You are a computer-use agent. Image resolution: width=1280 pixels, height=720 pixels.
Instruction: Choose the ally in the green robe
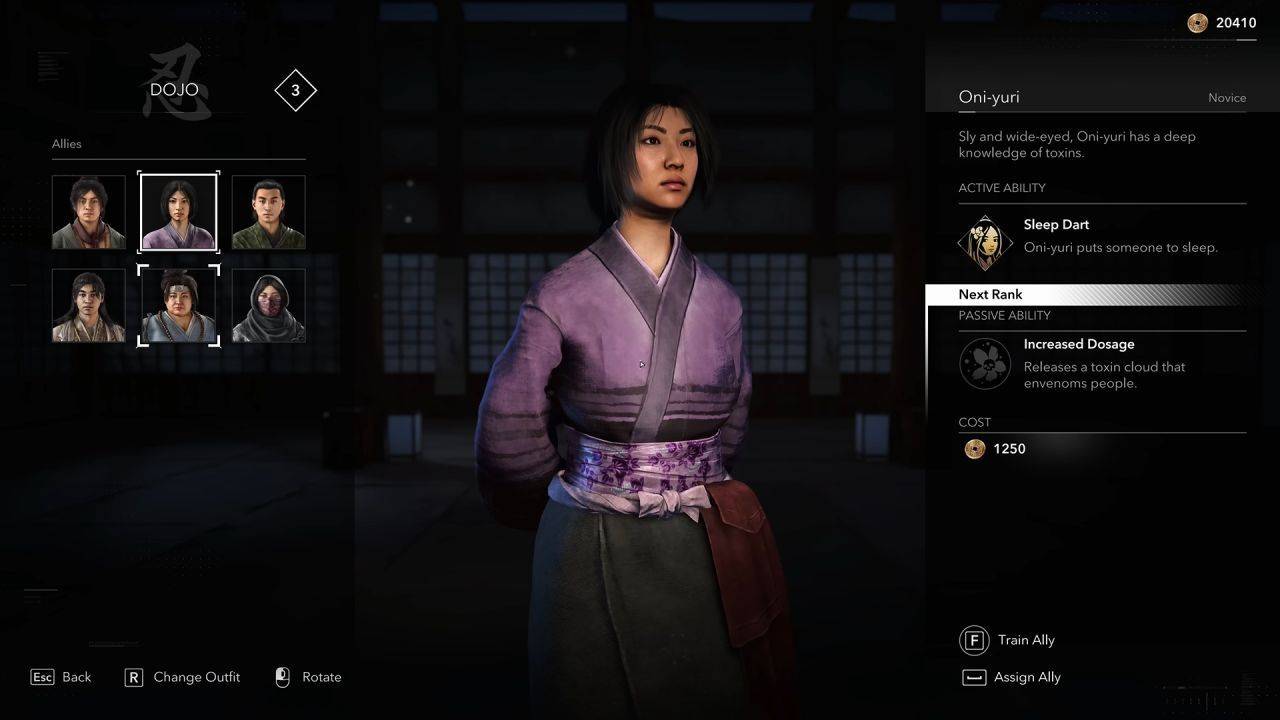[x=268, y=212]
